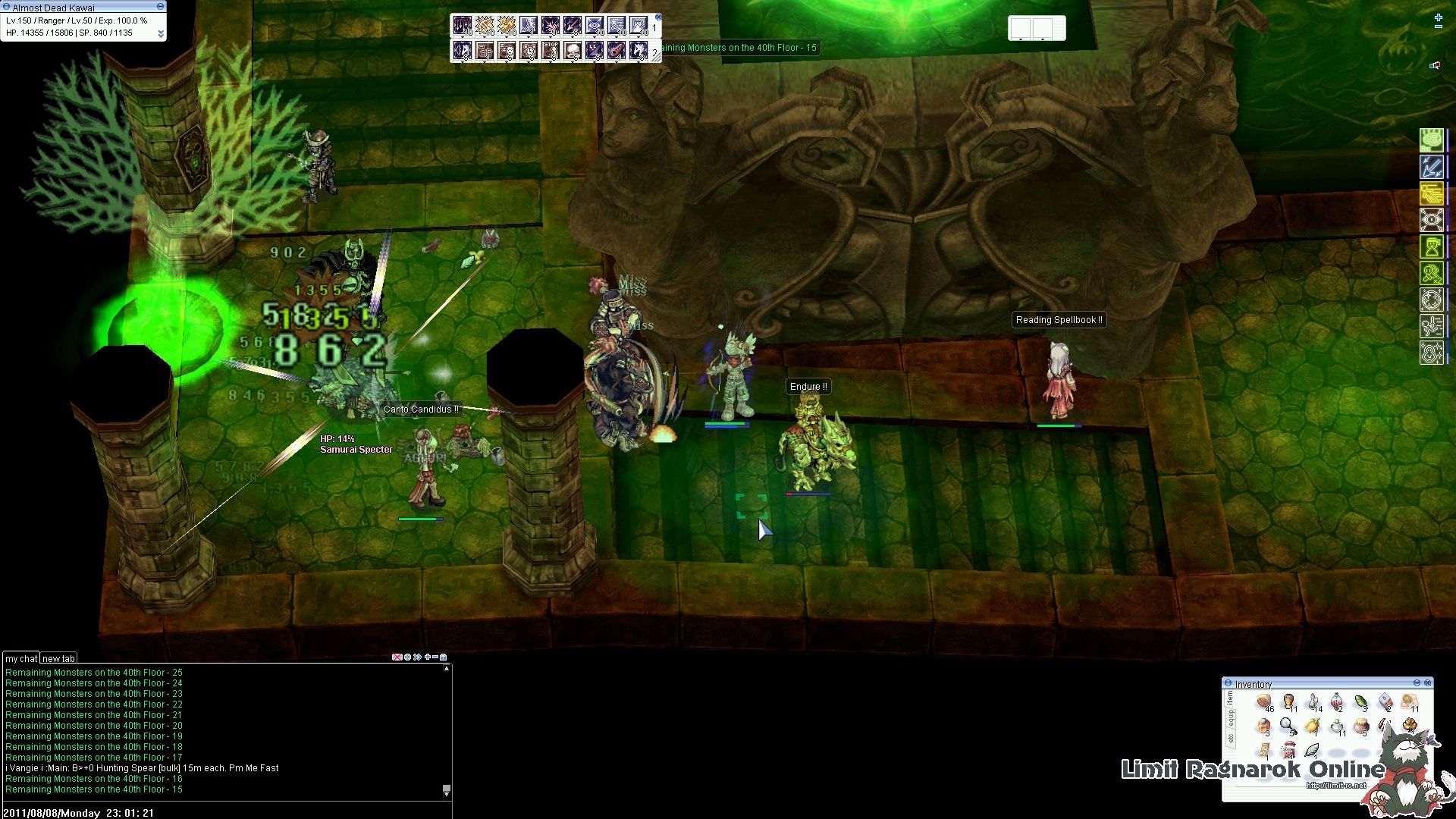Select the Arrow Storm skill on the hotkey bar

click(461, 25)
